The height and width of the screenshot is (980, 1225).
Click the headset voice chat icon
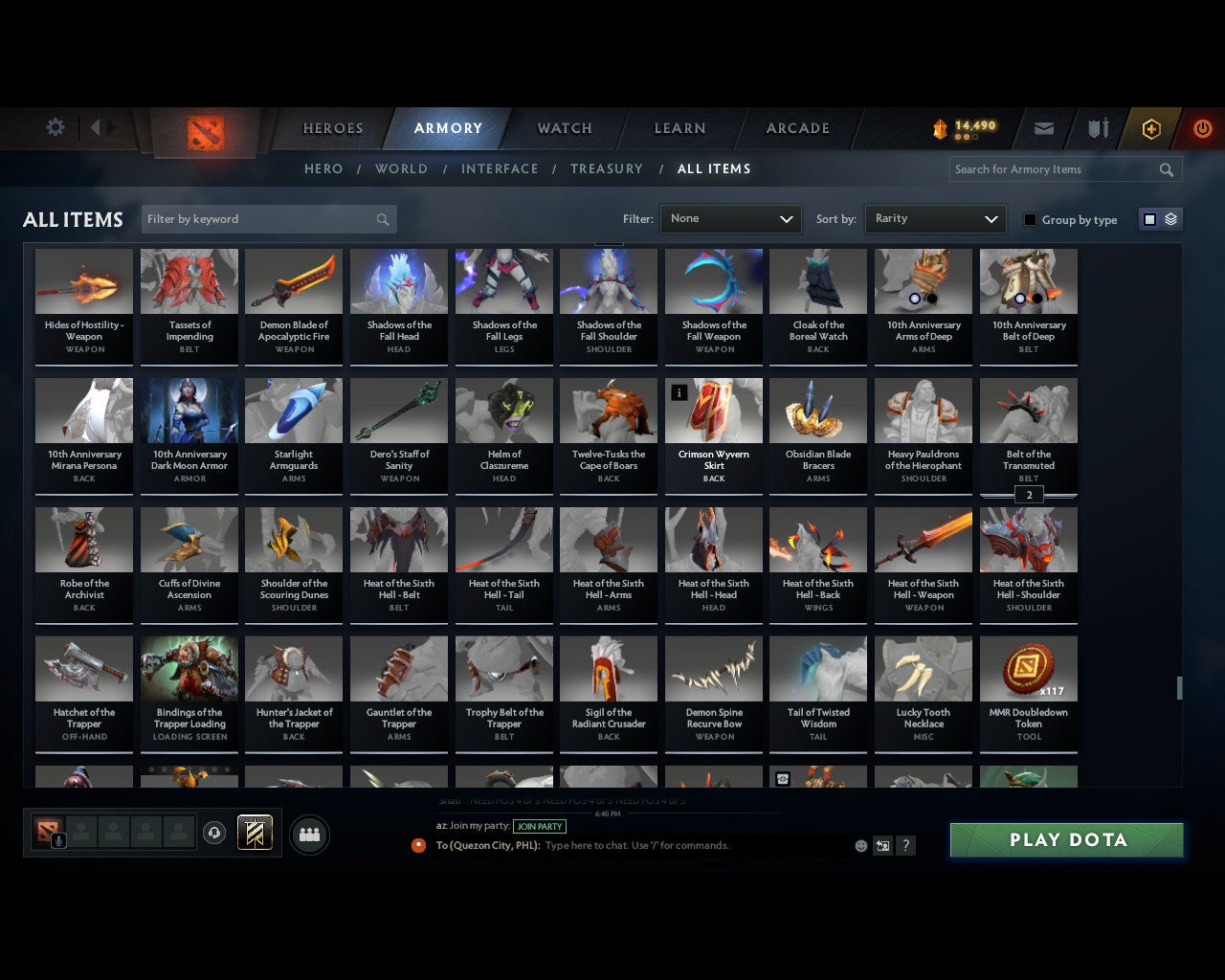pos(214,831)
